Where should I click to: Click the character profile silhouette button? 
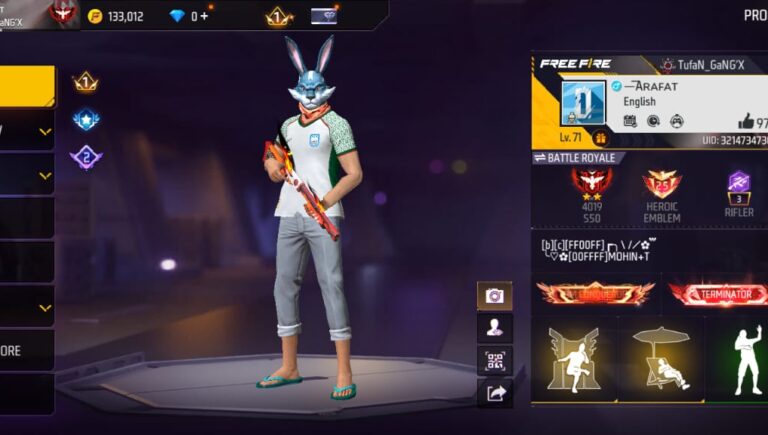coord(494,327)
